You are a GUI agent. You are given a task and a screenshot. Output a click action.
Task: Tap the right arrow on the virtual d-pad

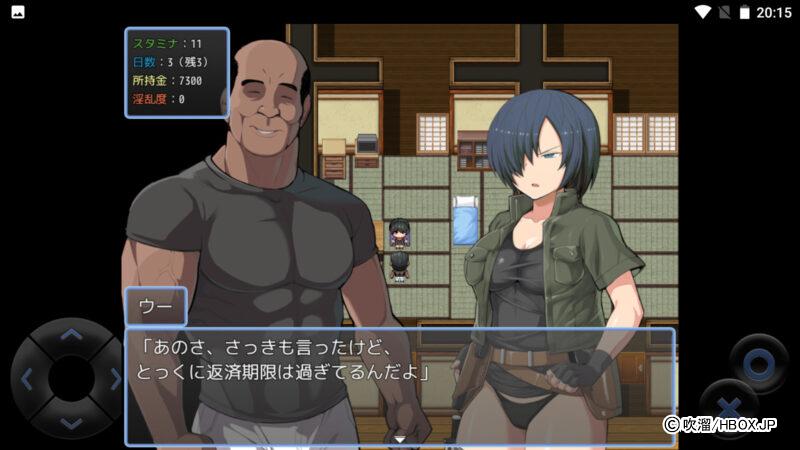click(x=113, y=379)
